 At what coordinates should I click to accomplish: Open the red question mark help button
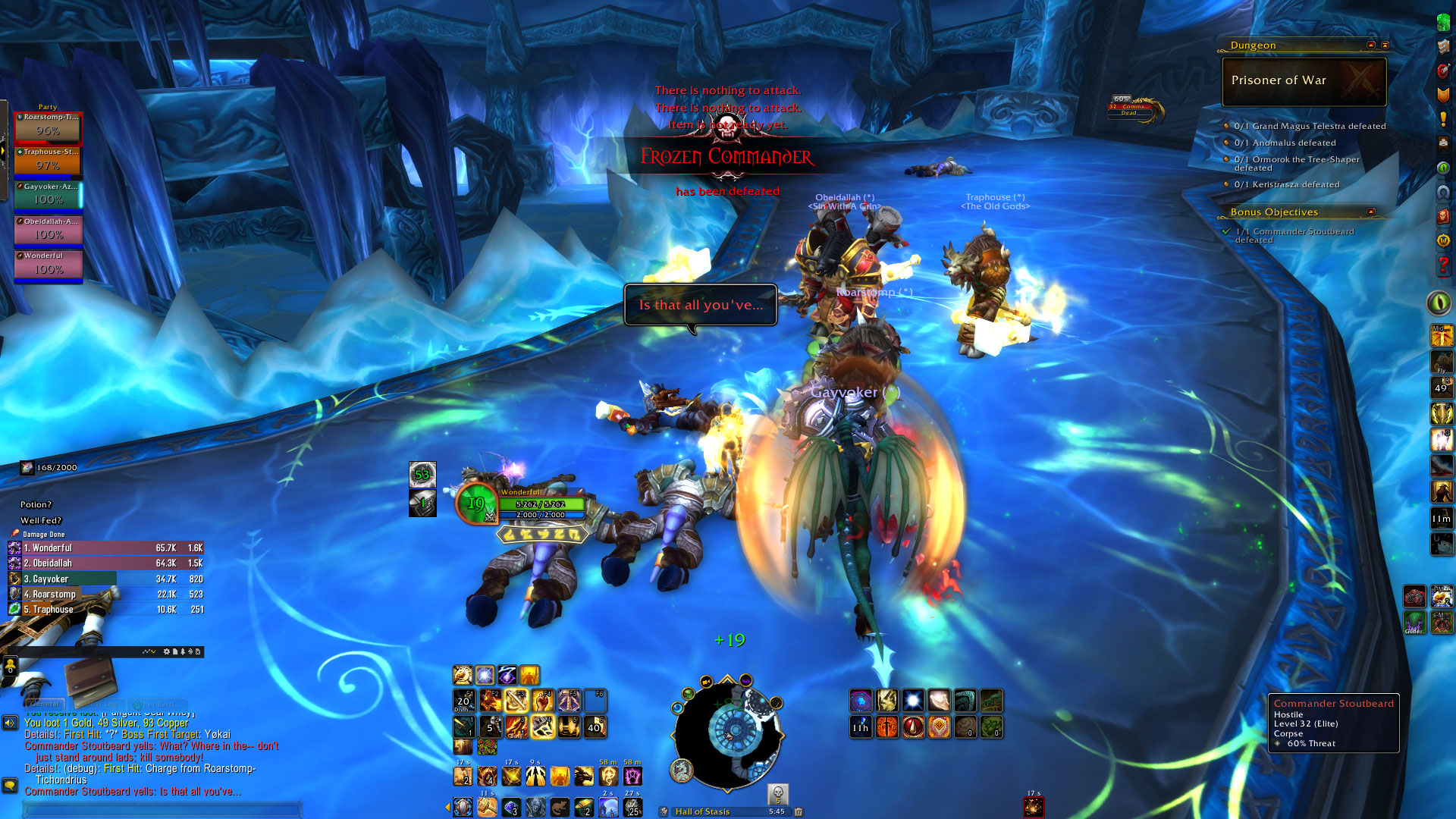pyautogui.click(x=1443, y=265)
